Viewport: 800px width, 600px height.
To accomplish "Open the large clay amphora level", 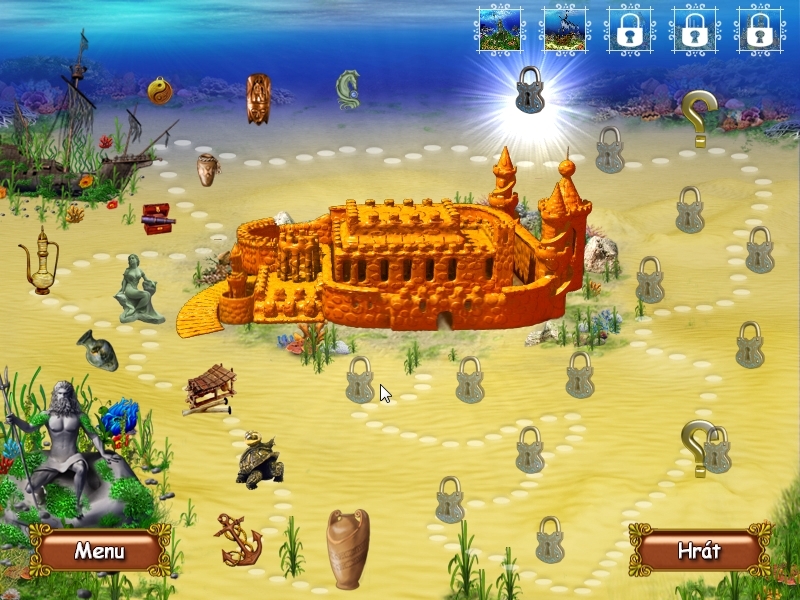I will click(347, 548).
